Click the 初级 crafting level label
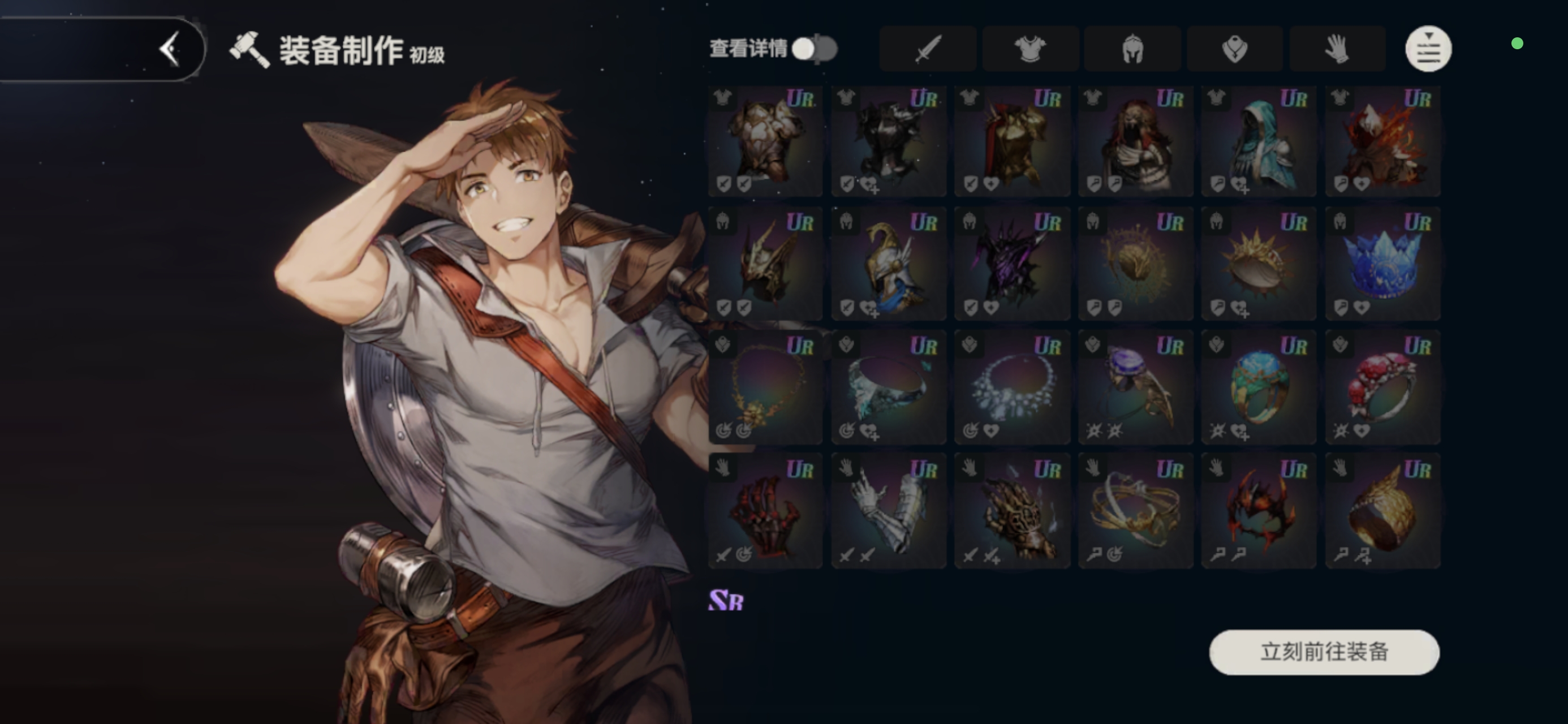 pos(429,56)
